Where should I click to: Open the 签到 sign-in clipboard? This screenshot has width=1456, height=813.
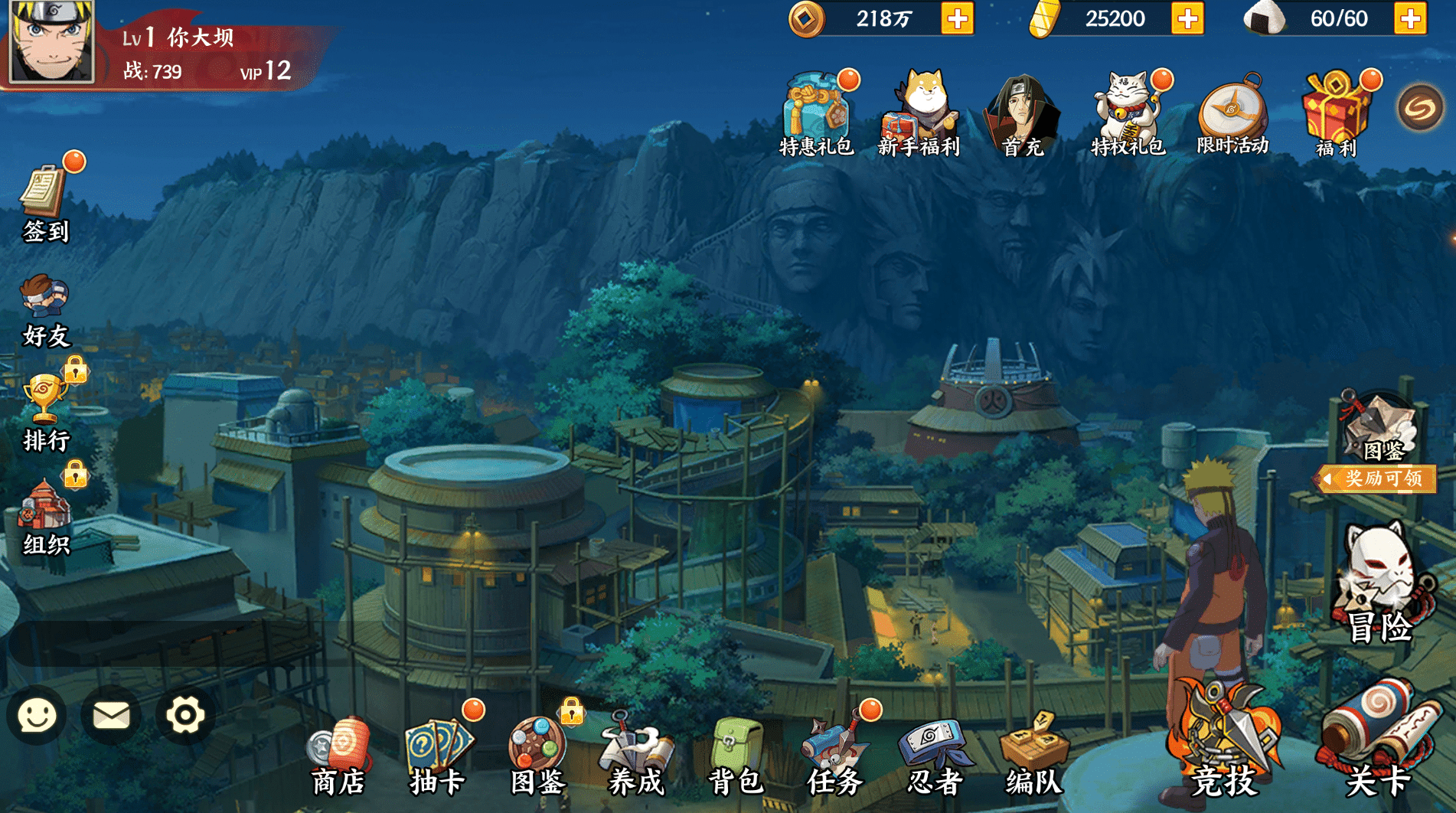[46, 201]
